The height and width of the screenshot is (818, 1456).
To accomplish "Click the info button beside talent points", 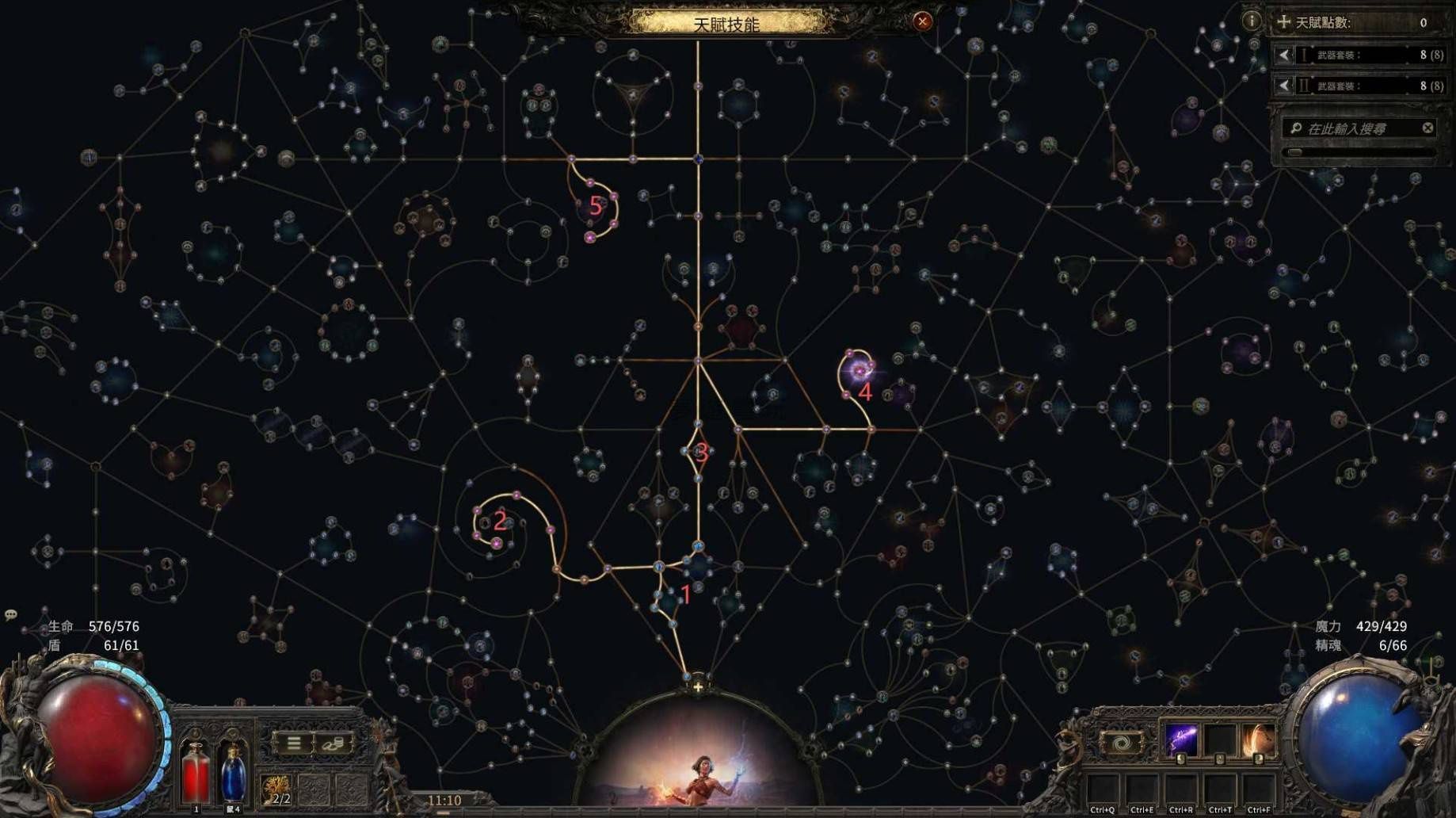I will [x=1252, y=21].
